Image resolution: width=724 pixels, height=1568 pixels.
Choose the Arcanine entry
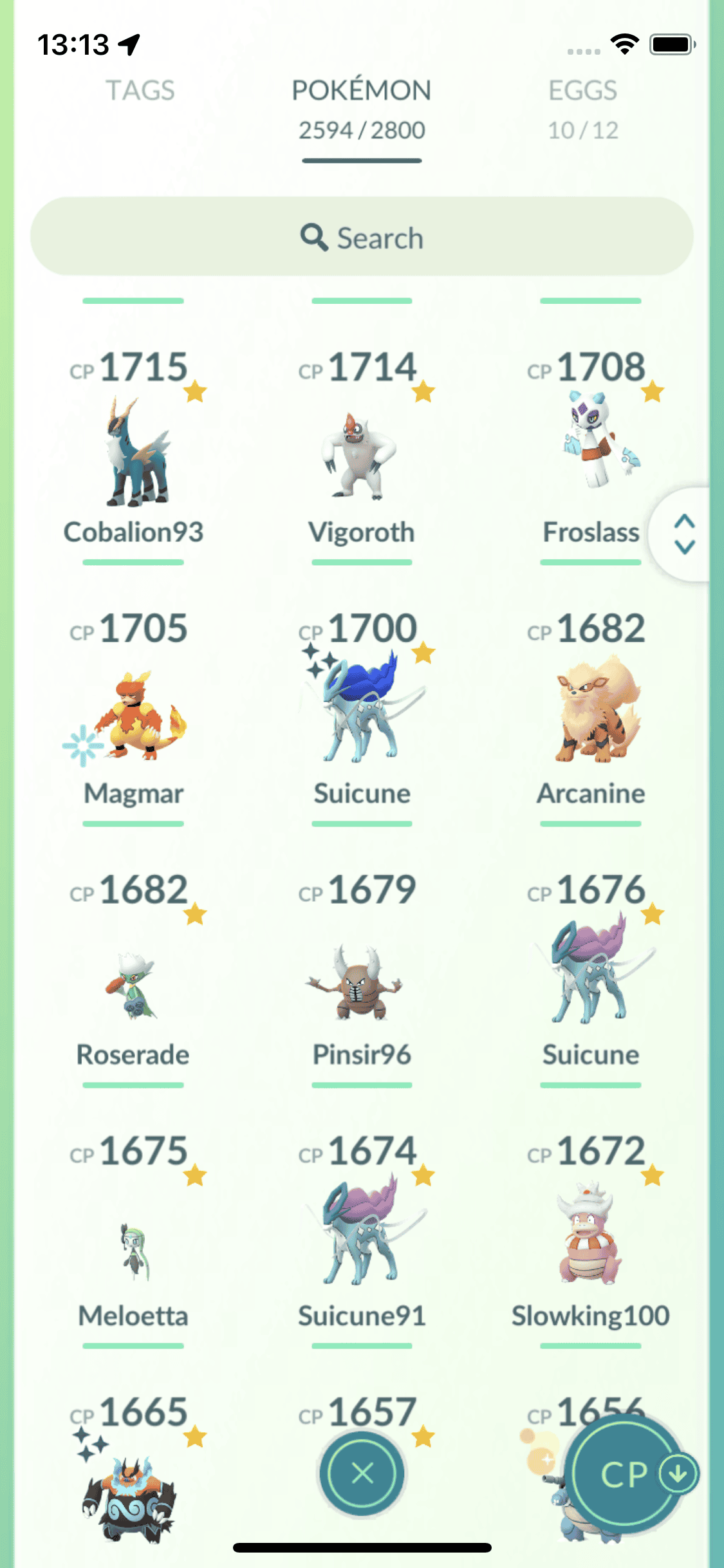(591, 711)
